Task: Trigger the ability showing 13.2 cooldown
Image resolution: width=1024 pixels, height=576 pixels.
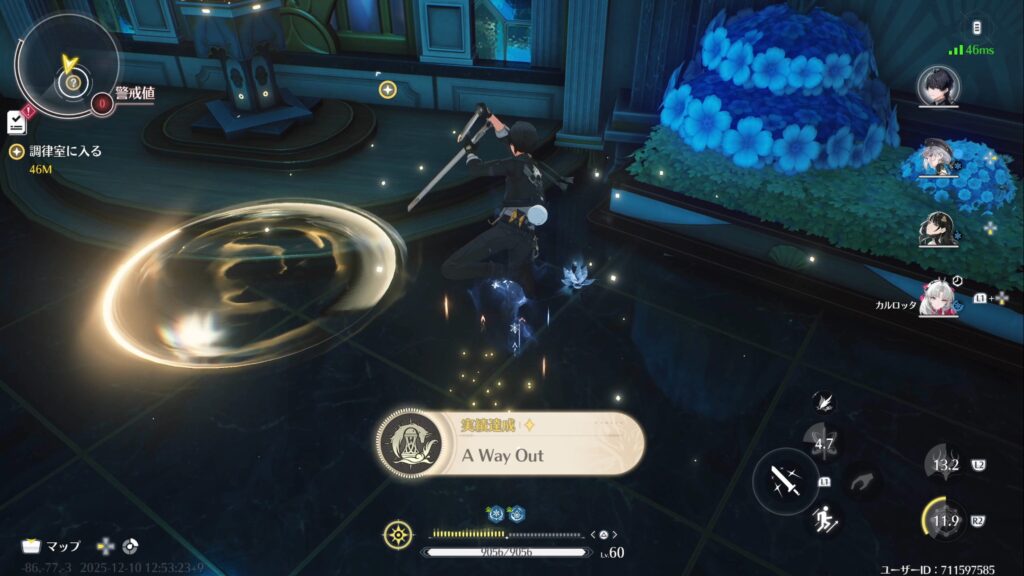Action: 945,464
